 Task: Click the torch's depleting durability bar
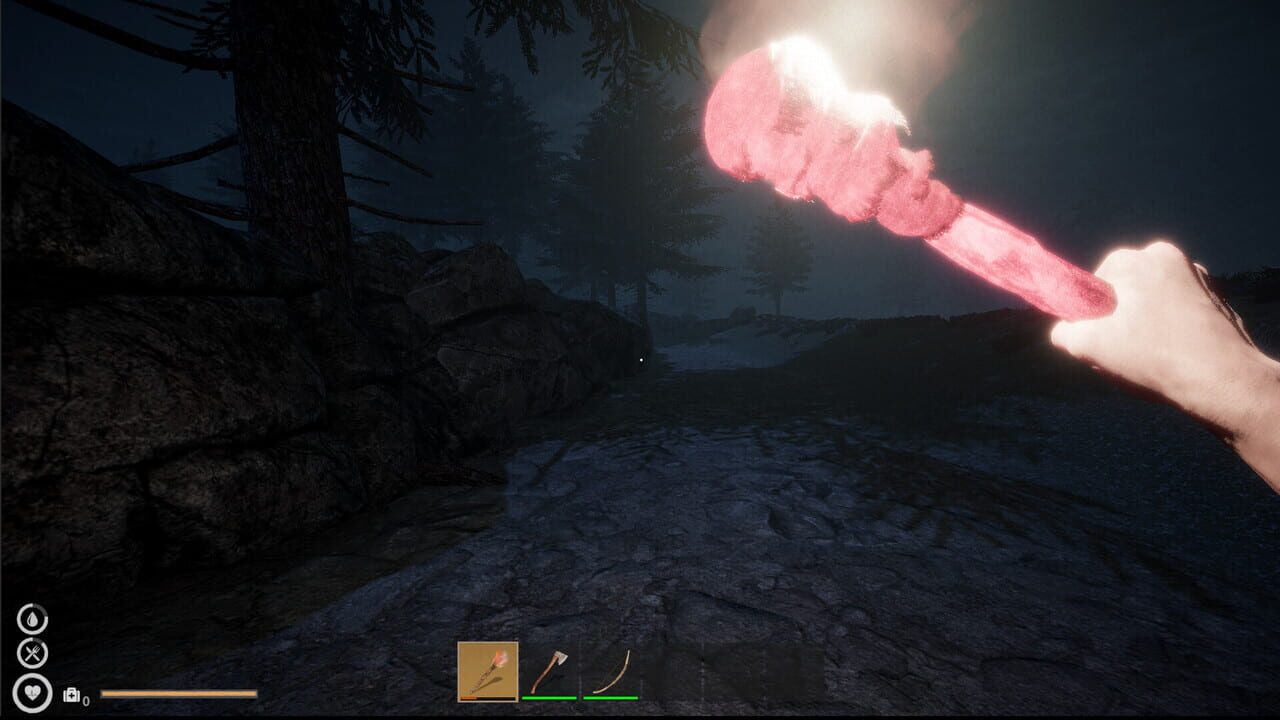pos(487,698)
